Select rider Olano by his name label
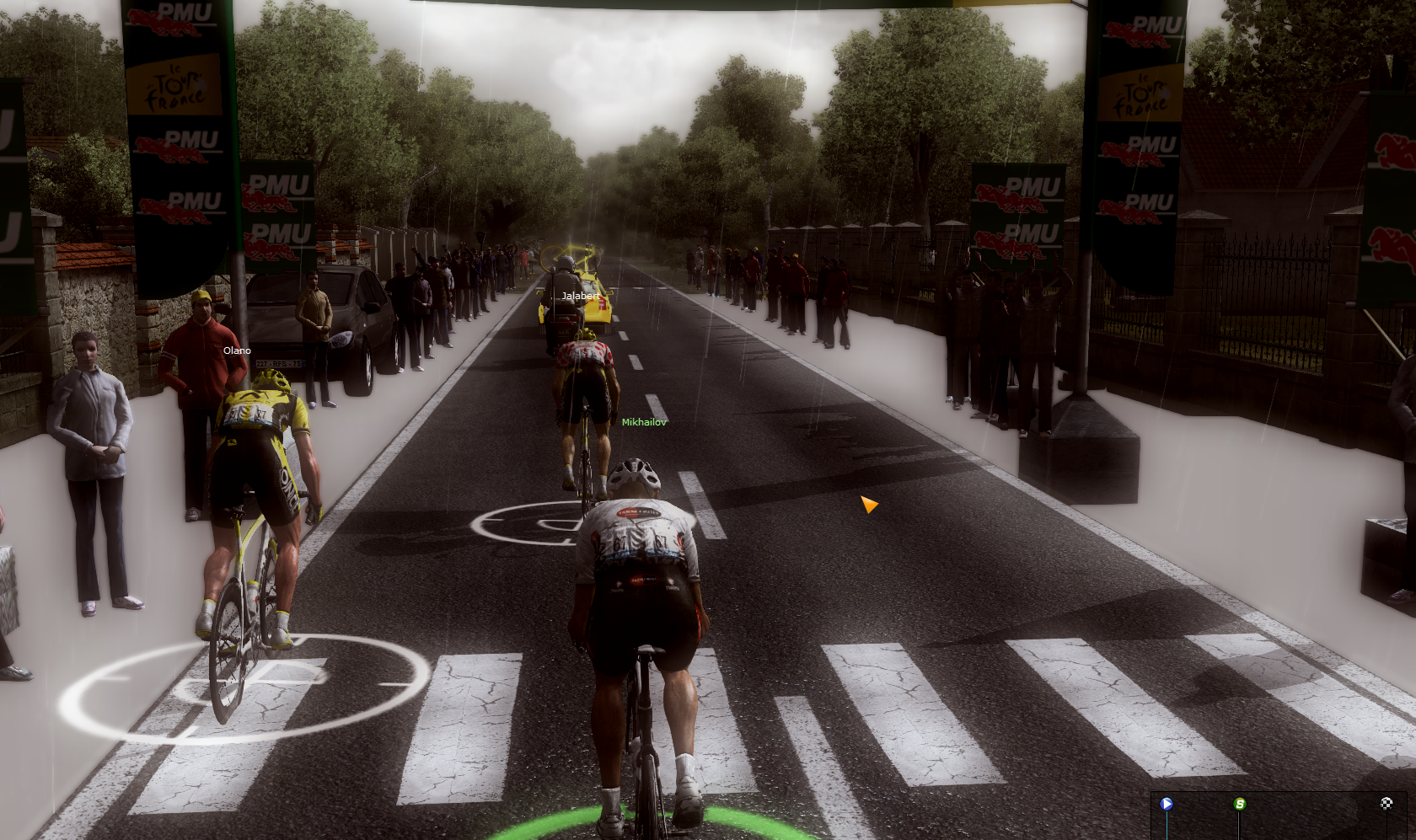This screenshot has width=1416, height=840. point(237,350)
